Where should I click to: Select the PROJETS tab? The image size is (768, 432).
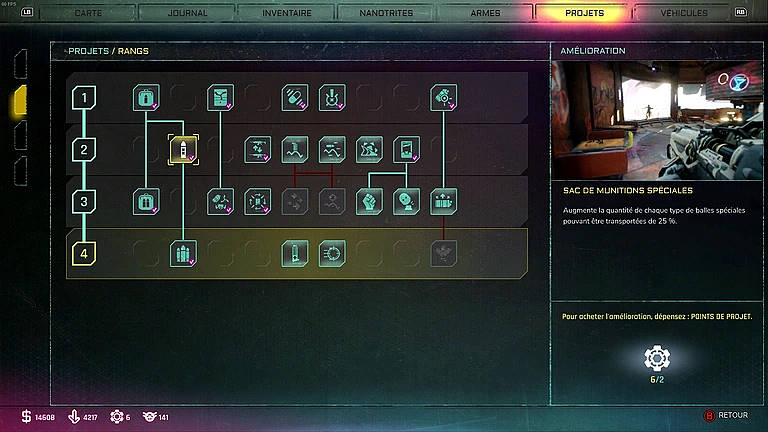click(x=584, y=13)
